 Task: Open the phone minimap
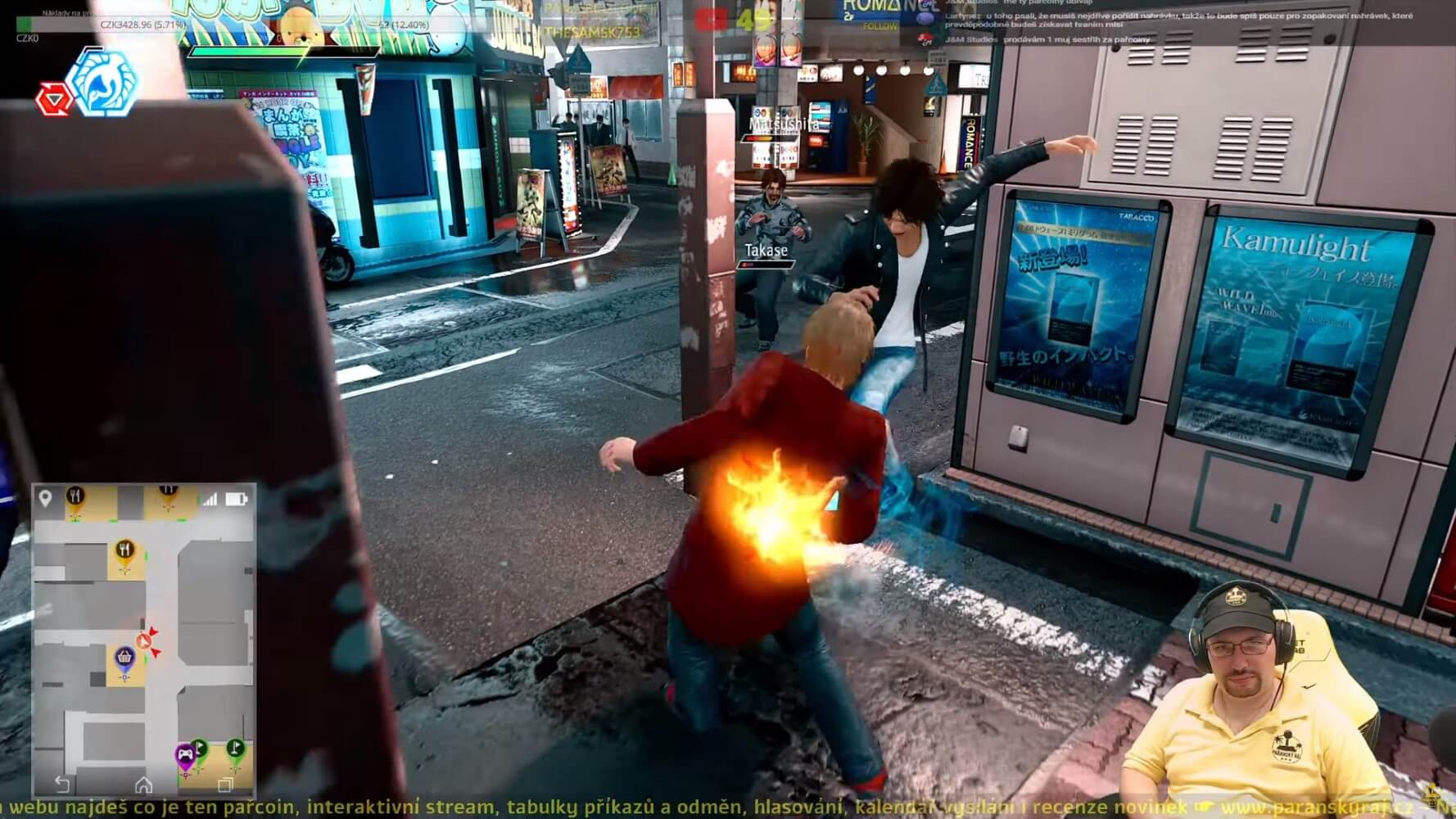(143, 639)
